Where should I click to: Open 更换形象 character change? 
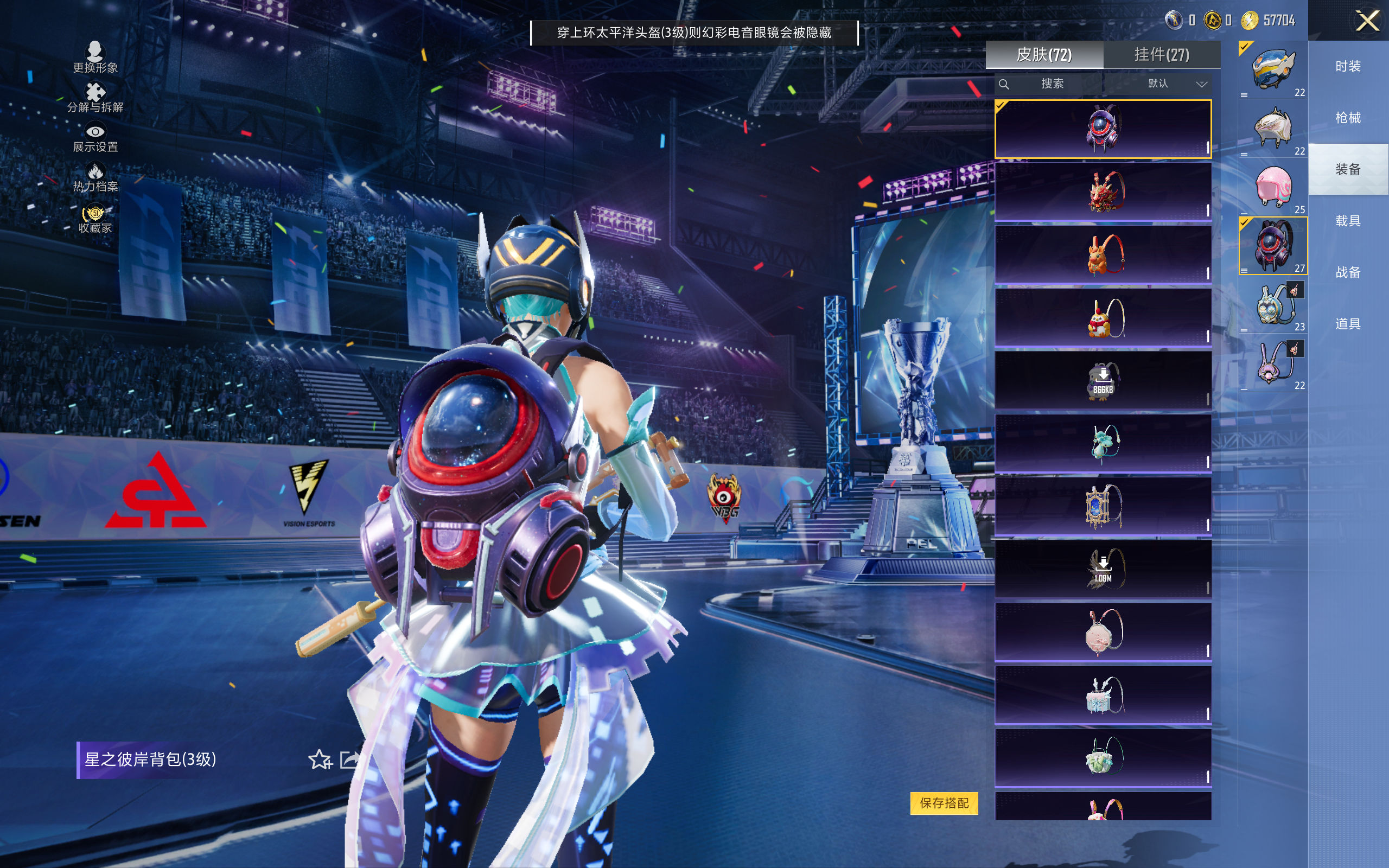tap(95, 58)
